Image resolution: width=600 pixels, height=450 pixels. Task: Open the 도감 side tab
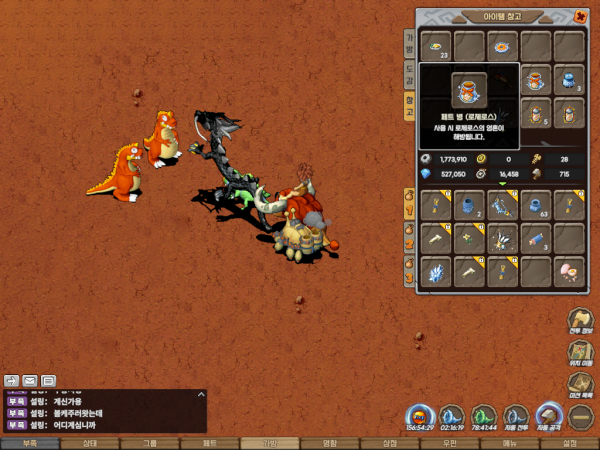pos(409,73)
